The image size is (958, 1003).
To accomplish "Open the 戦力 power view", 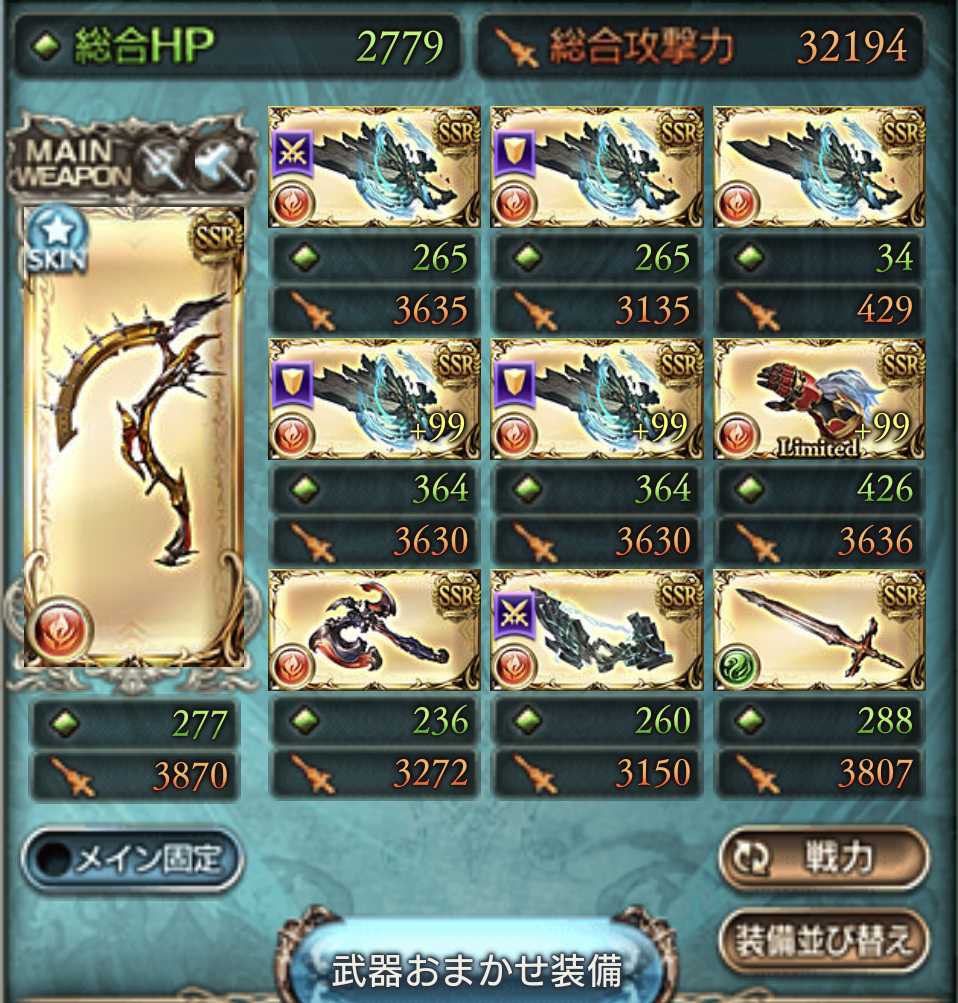I will click(823, 858).
